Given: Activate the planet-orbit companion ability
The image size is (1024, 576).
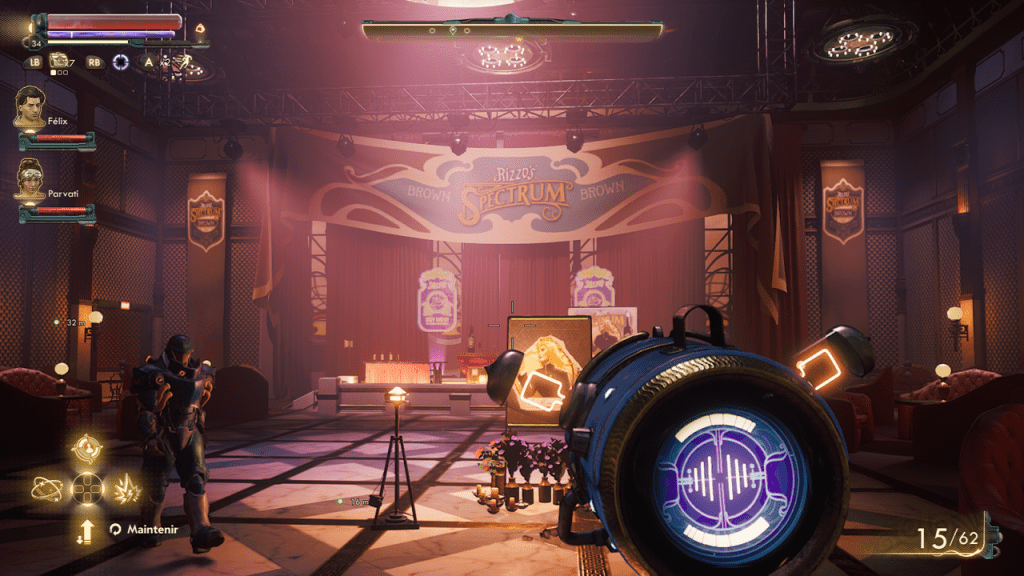Looking at the screenshot, I should (x=46, y=488).
